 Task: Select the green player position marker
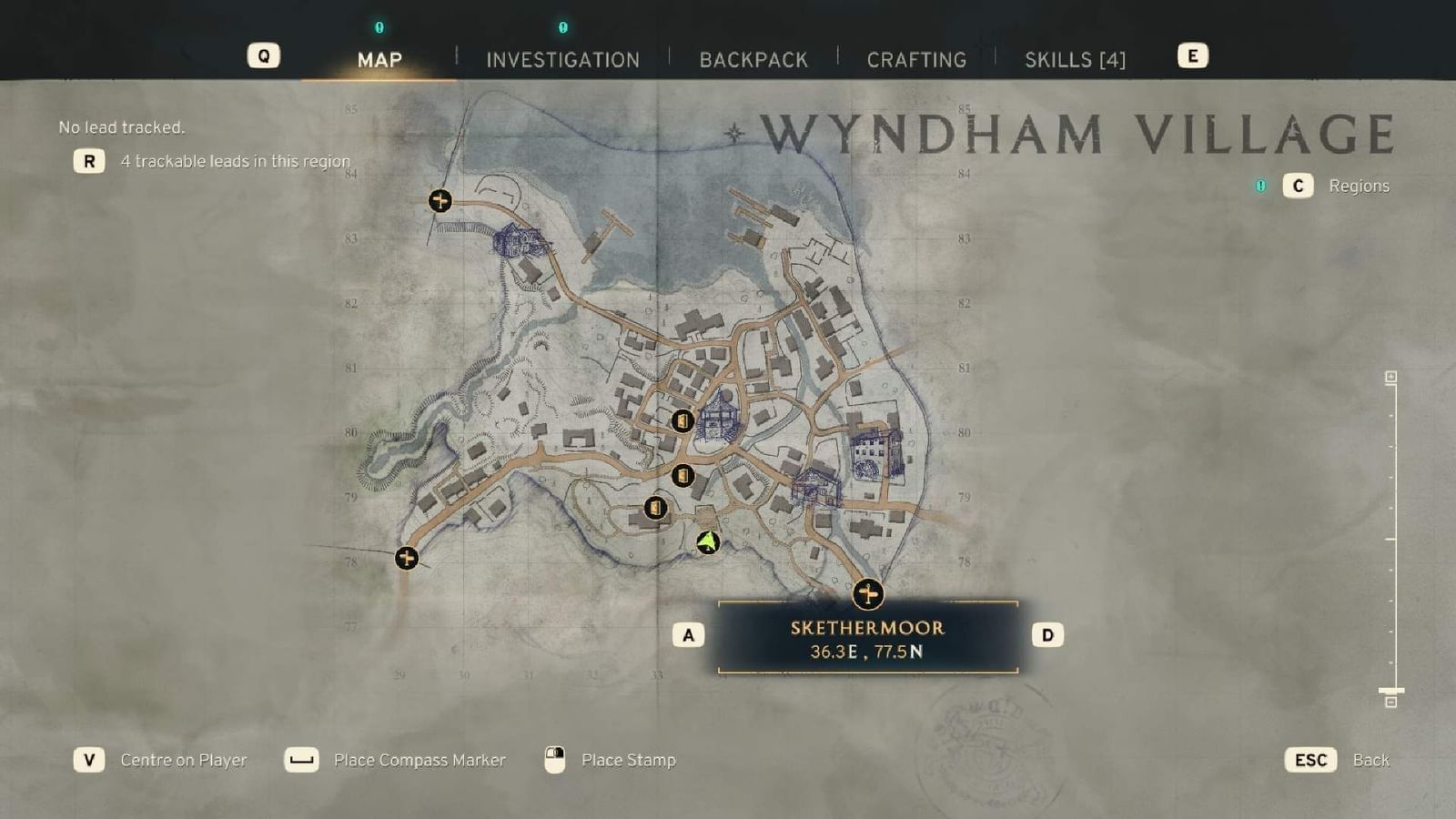(707, 541)
